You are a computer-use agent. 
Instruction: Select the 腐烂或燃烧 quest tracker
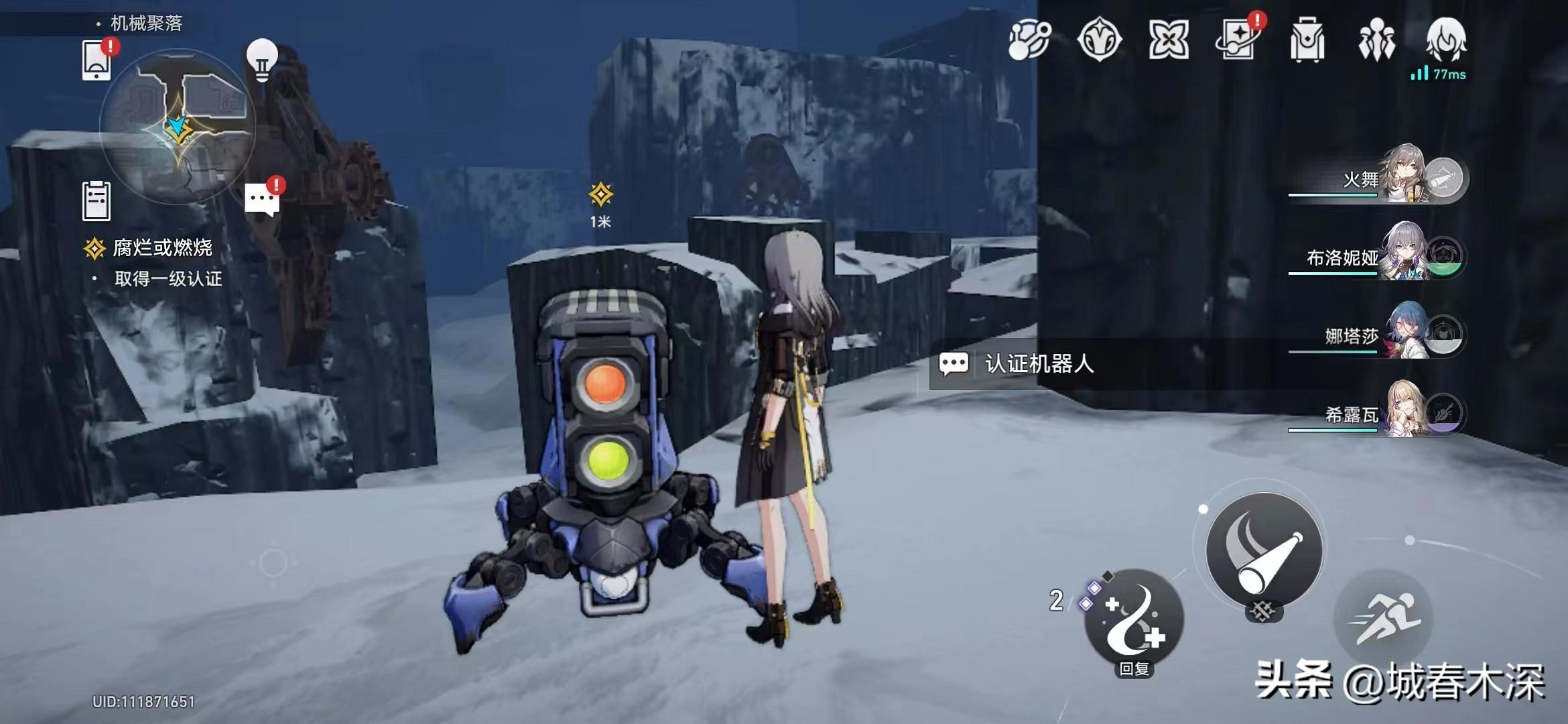(x=162, y=249)
